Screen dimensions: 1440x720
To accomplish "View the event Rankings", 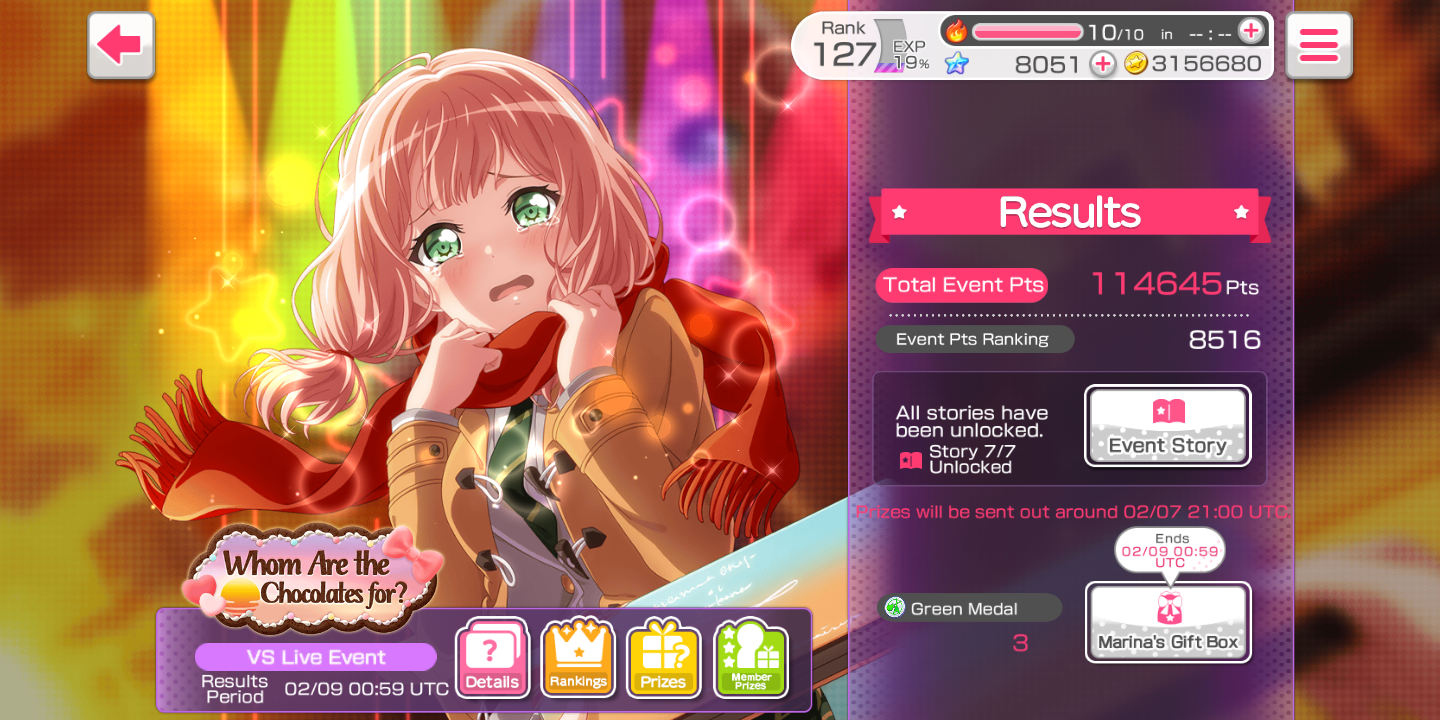I will pyautogui.click(x=577, y=659).
